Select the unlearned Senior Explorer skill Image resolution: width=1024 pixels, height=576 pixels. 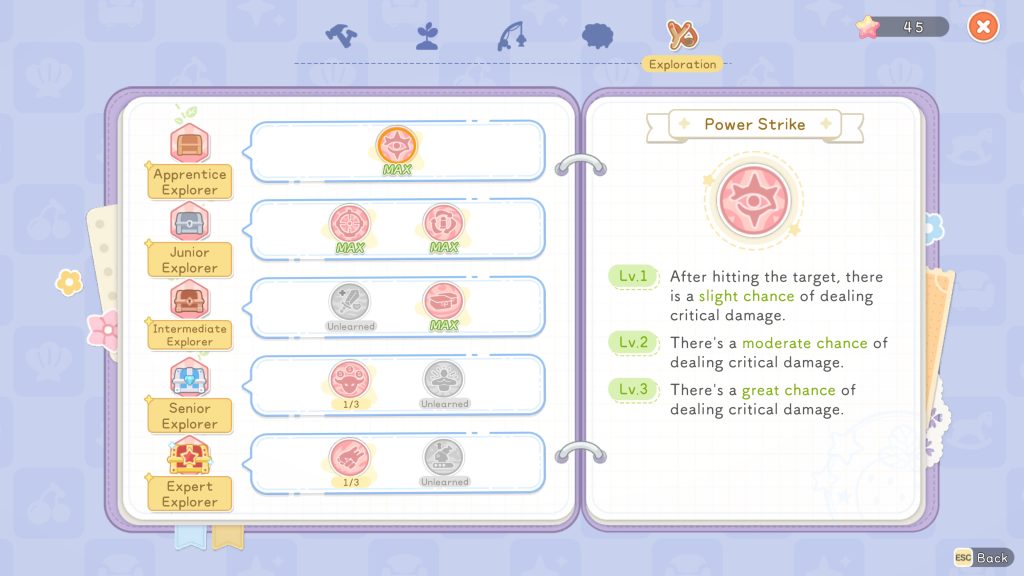pyautogui.click(x=443, y=378)
